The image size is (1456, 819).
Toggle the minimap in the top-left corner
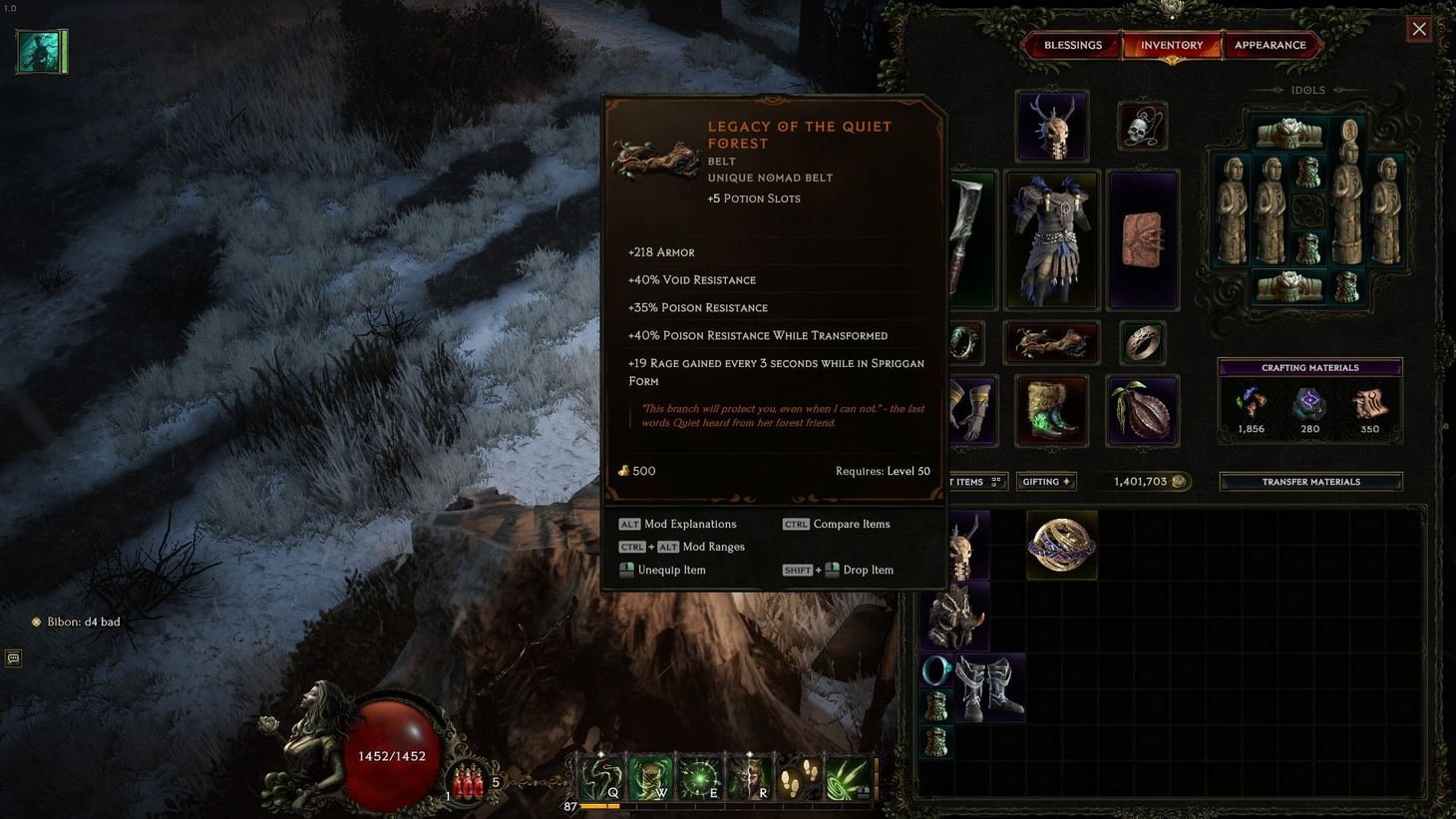tap(40, 50)
